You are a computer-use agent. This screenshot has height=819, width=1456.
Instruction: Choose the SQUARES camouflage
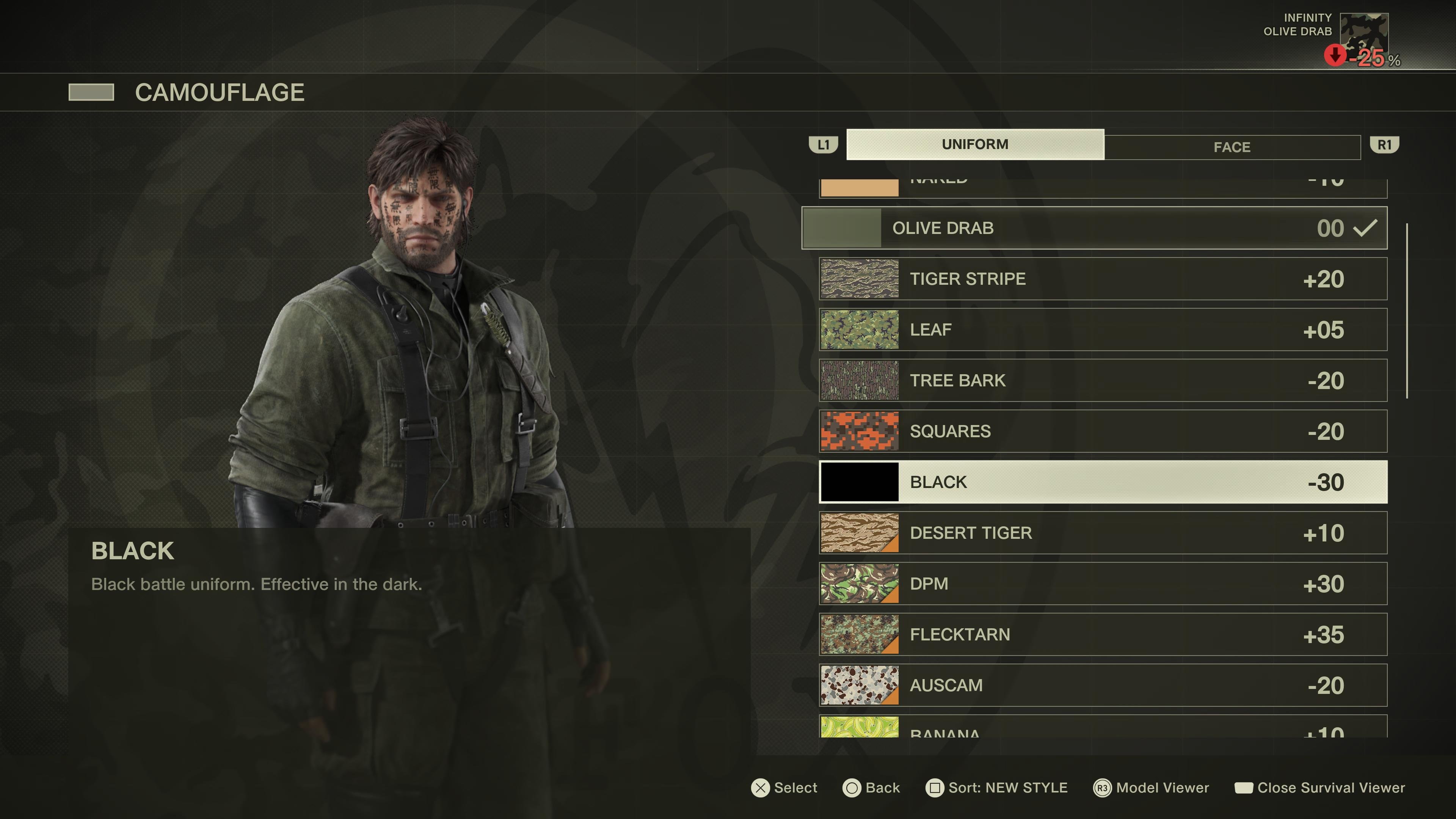click(x=1103, y=431)
